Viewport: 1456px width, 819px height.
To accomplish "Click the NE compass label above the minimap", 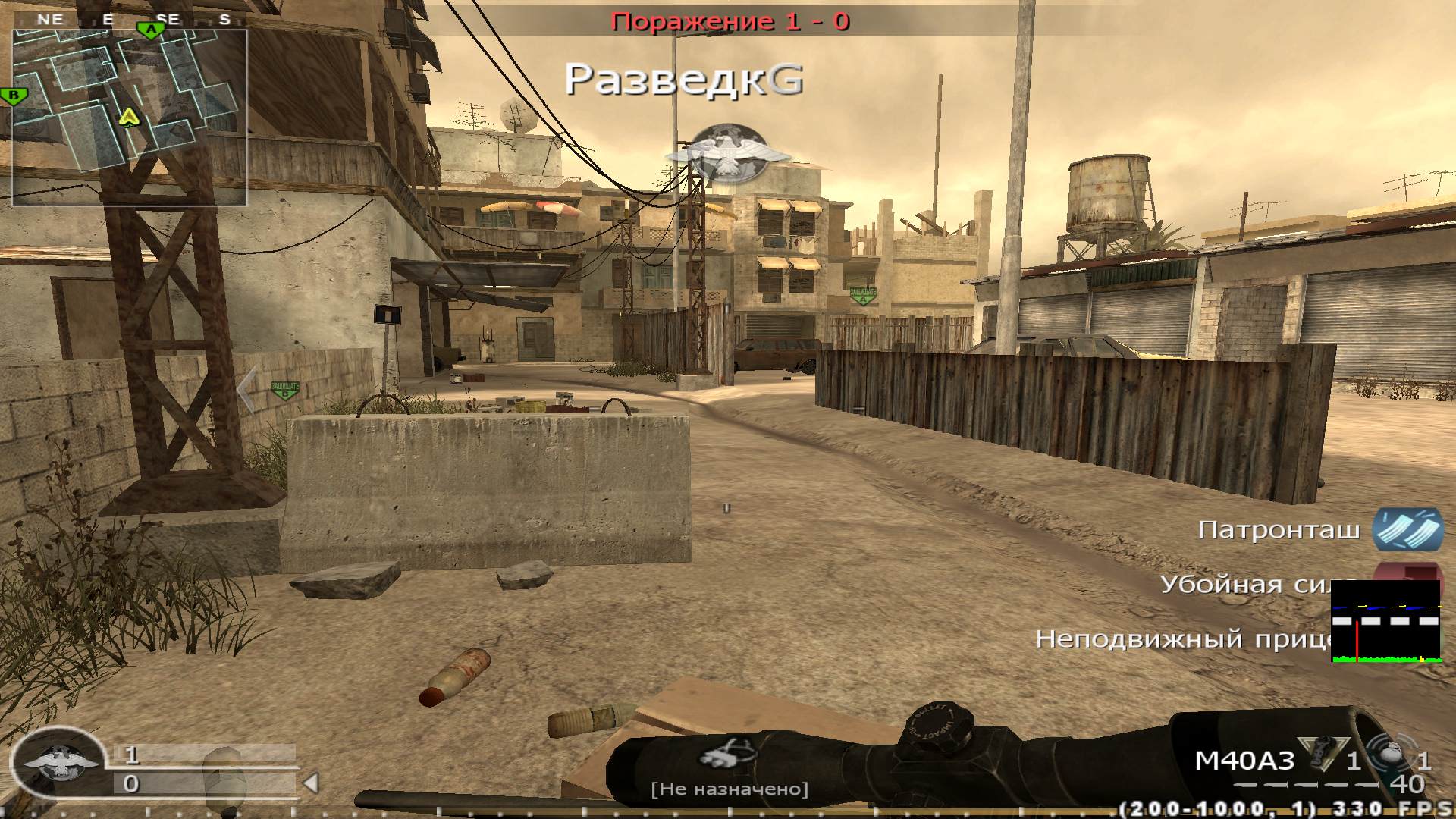I will click(x=52, y=19).
